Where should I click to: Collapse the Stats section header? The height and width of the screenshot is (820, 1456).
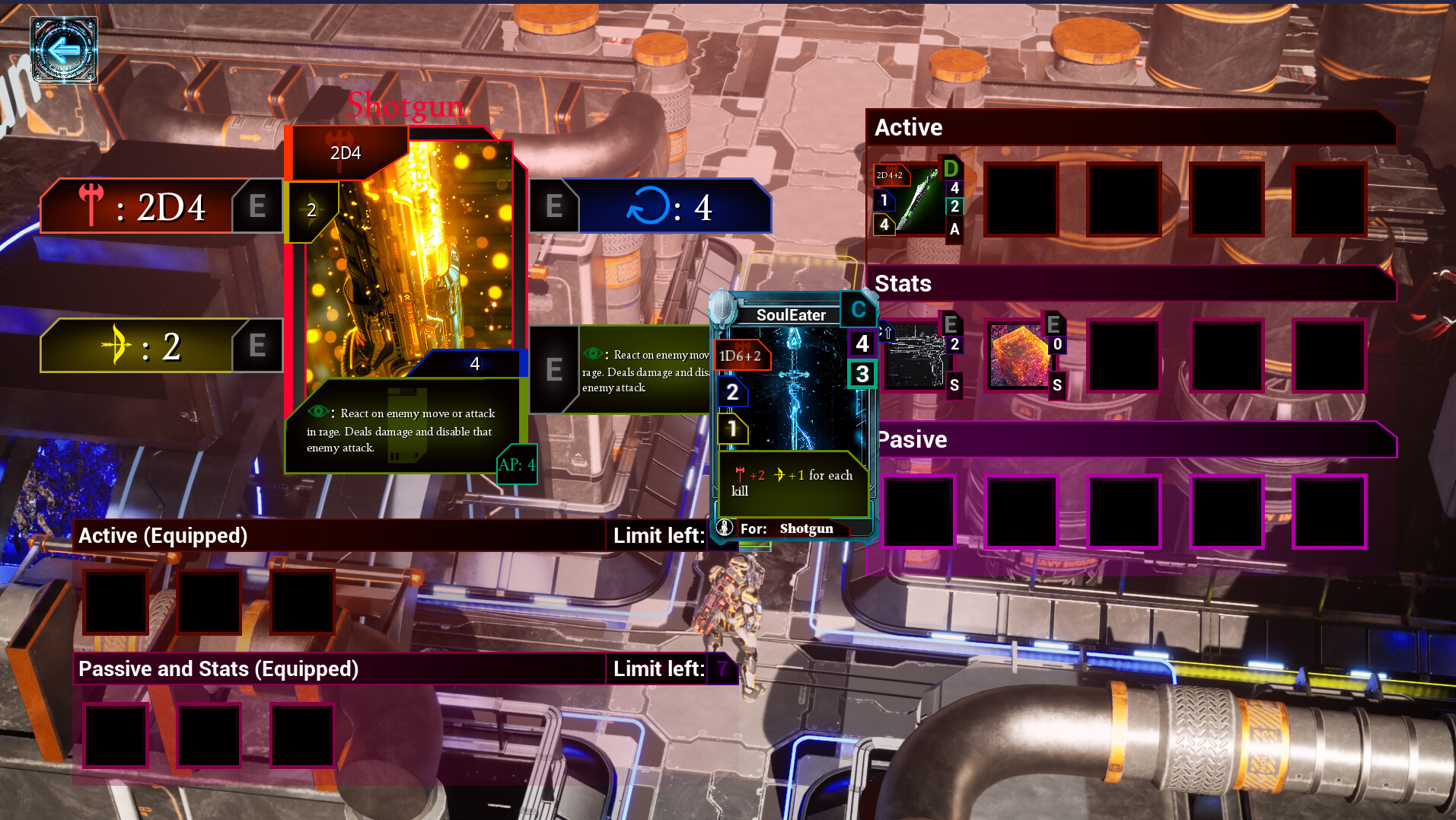[x=903, y=283]
